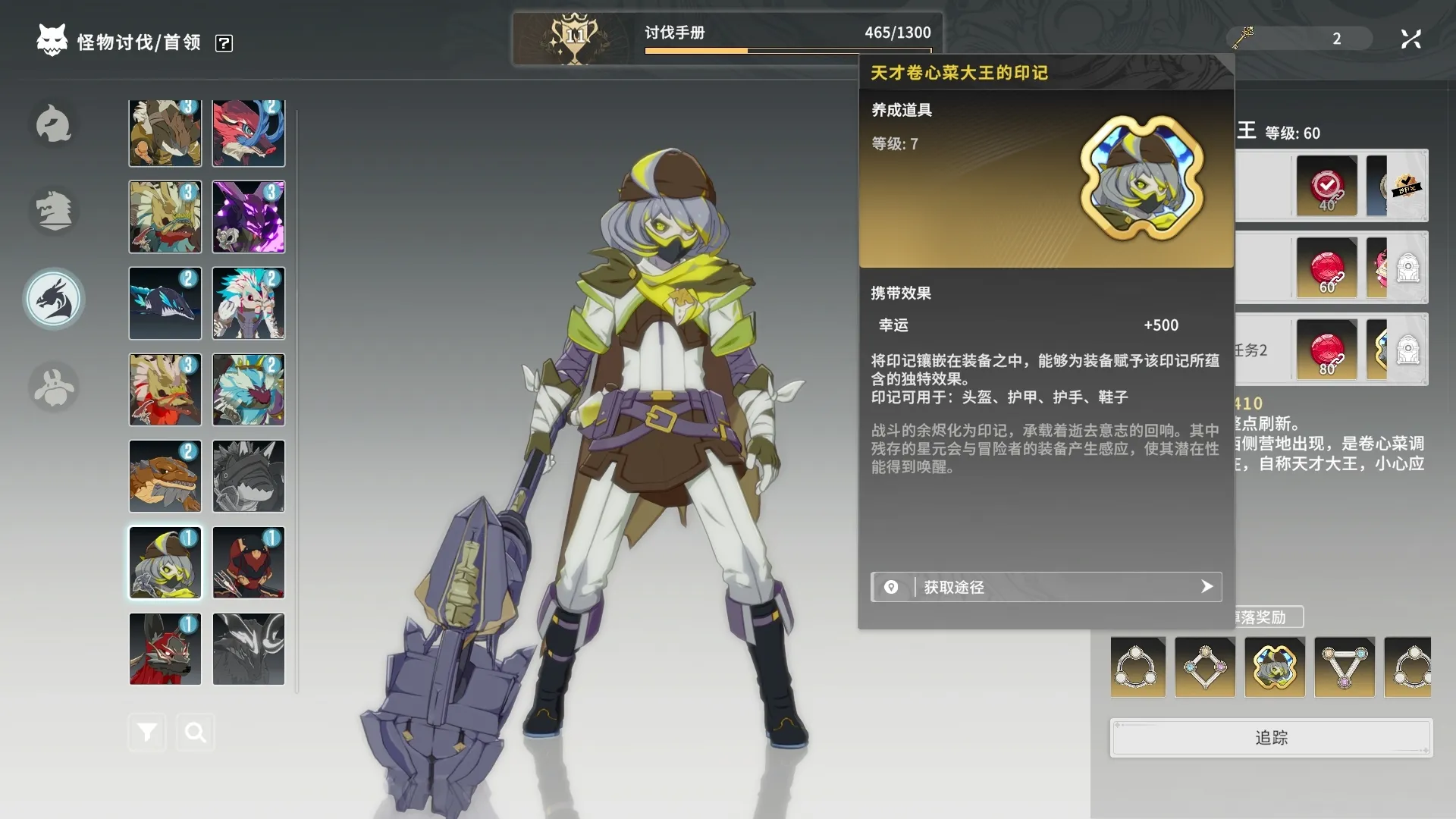Switch to the chess knight category tab
Image resolution: width=1456 pixels, height=819 pixels.
[x=54, y=211]
